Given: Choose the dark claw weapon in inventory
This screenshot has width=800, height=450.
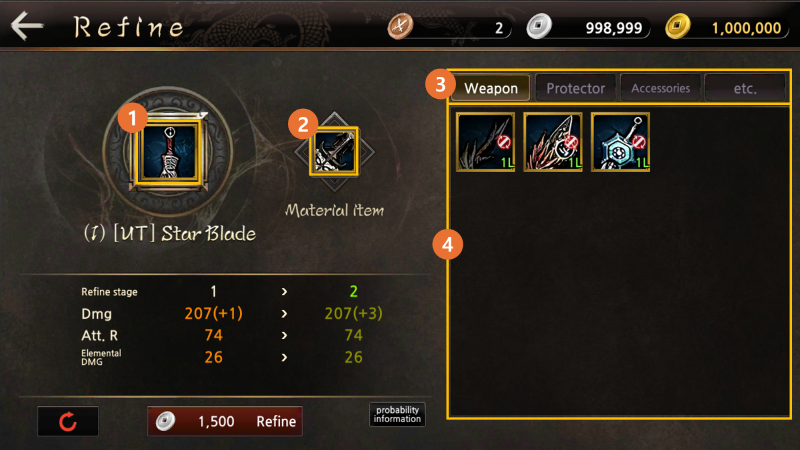Looking at the screenshot, I should [x=486, y=141].
